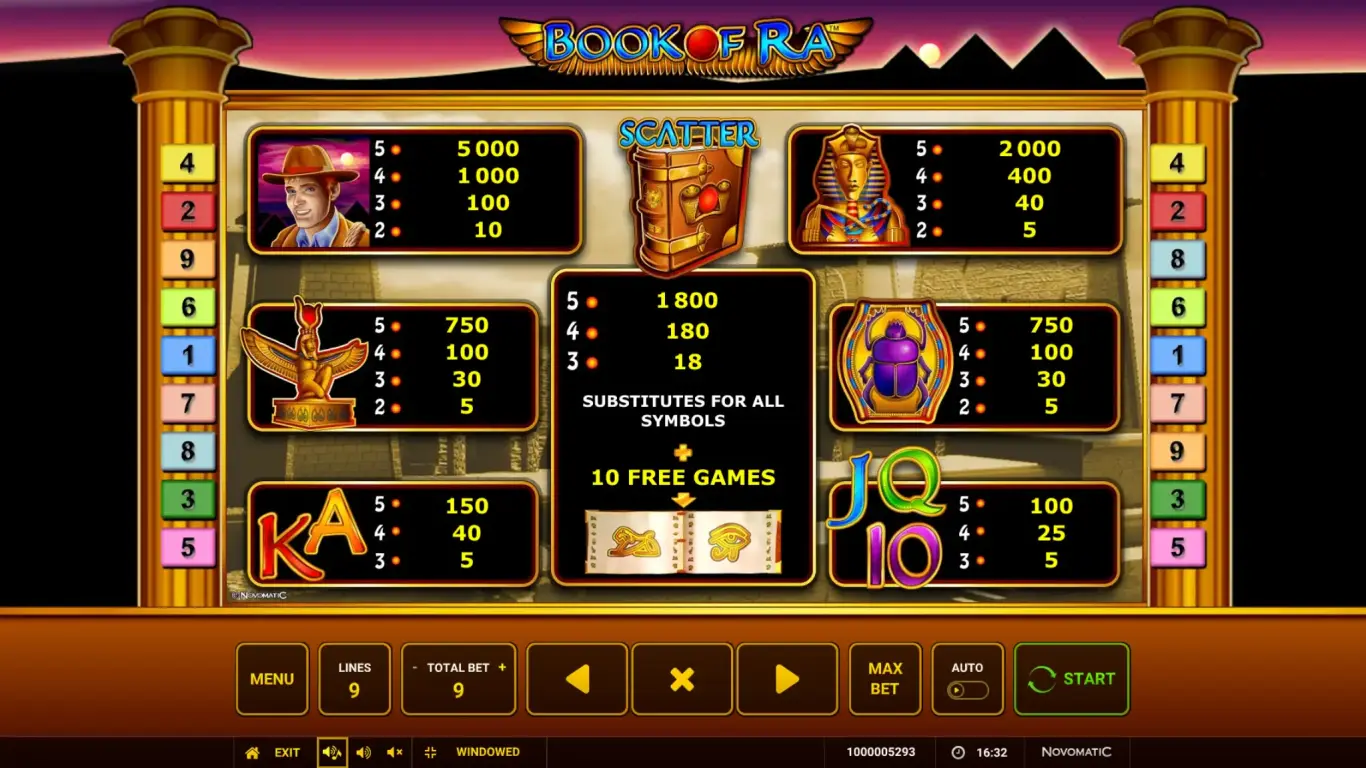Open the game MENU
This screenshot has width=1366, height=768.
(x=271, y=679)
